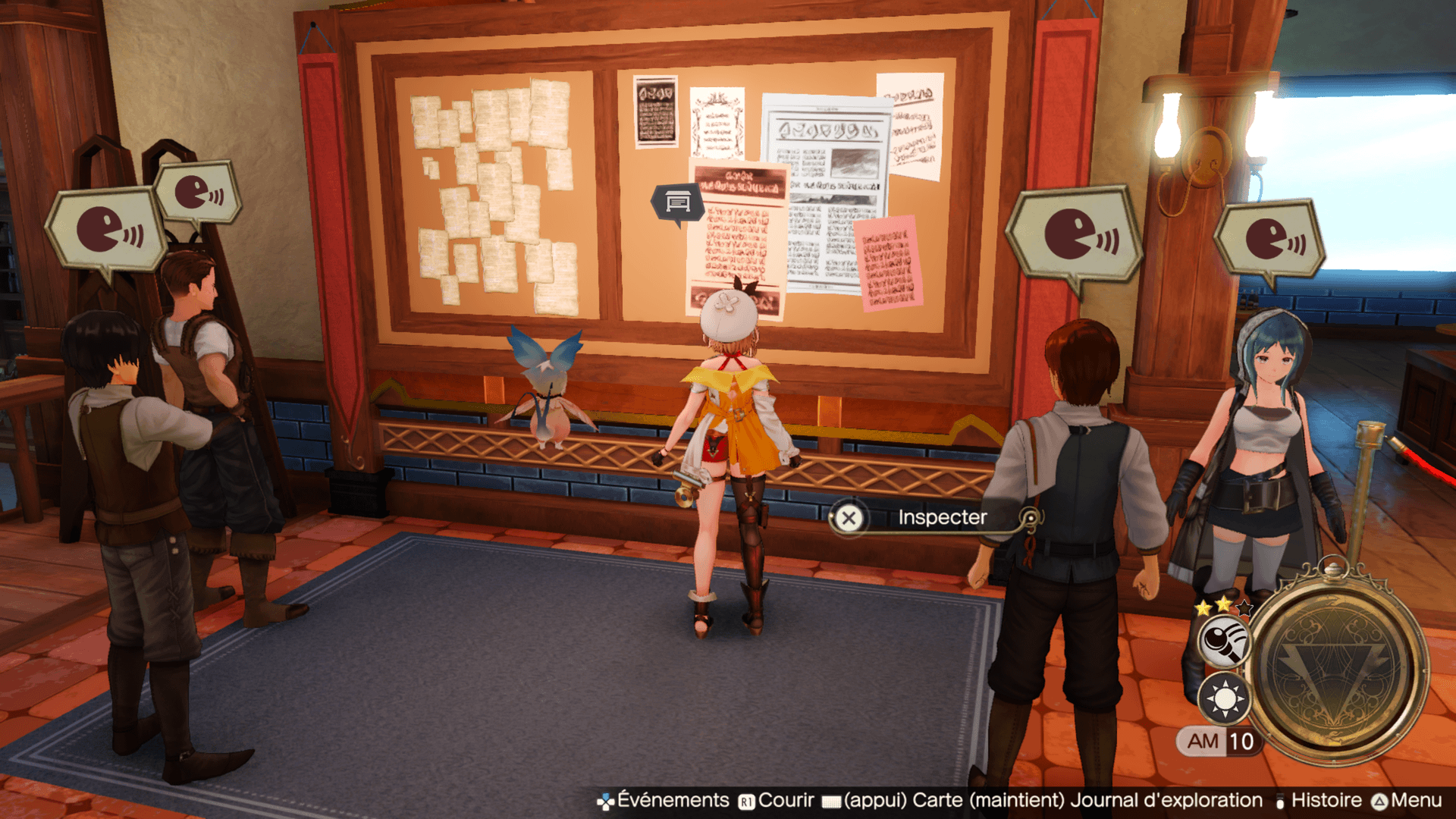The width and height of the screenshot is (1456, 819).
Task: Choose the largest talk bubble on the left
Action: pos(107,230)
